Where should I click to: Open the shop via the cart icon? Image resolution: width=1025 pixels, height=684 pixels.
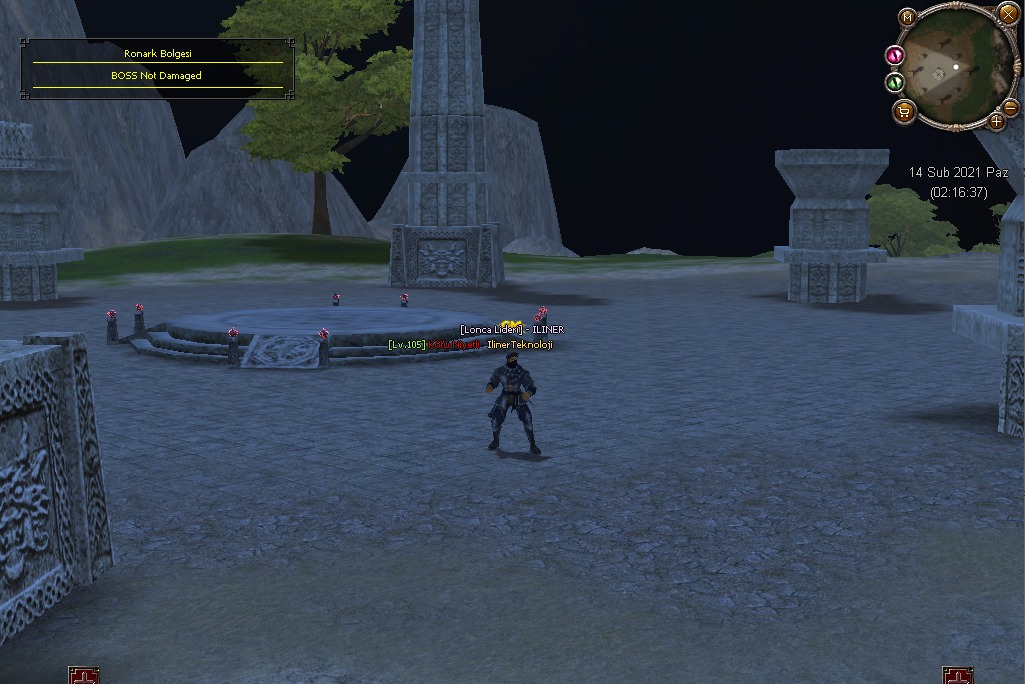coord(904,111)
